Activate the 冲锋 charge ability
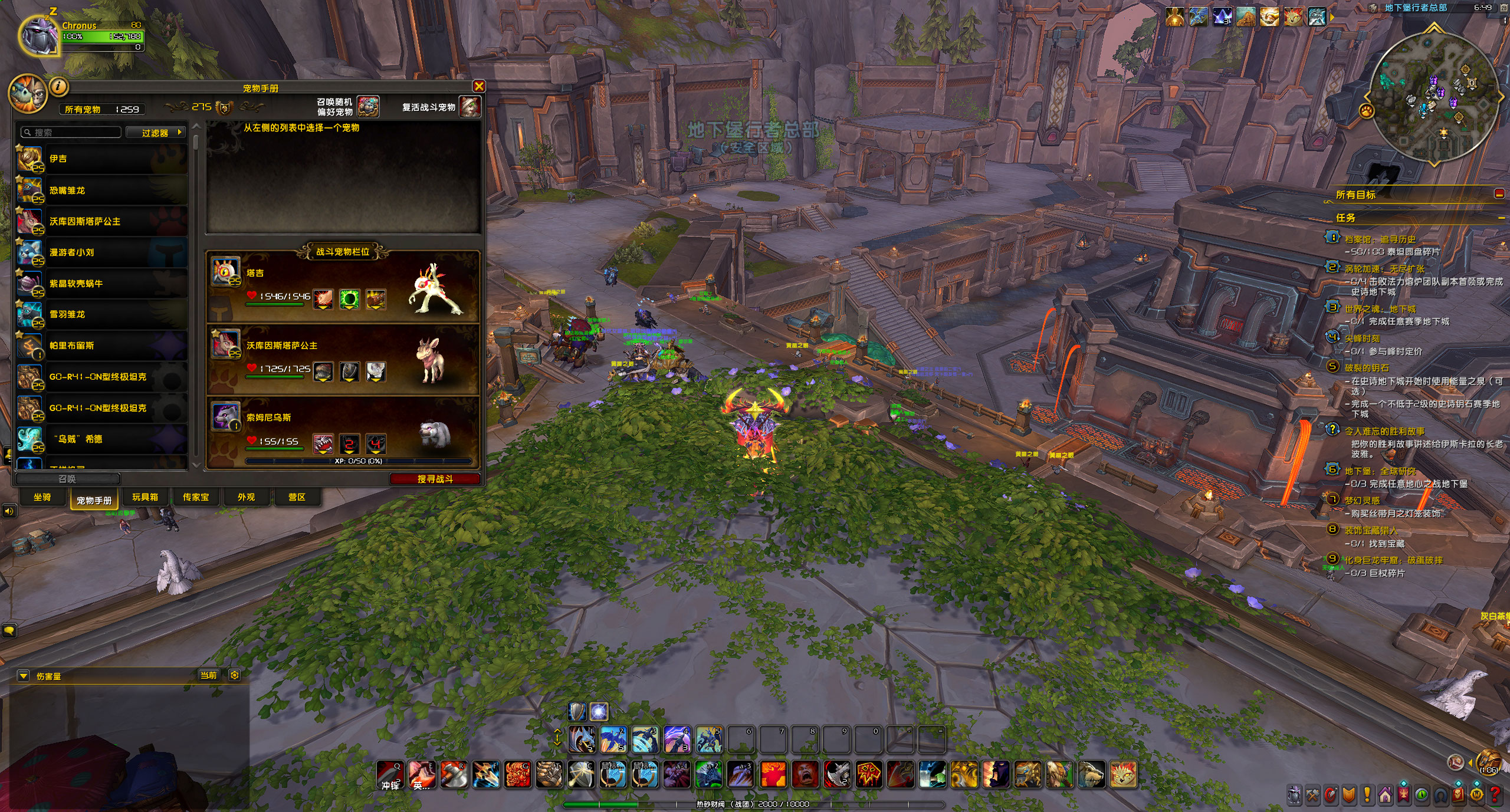This screenshot has width=1510, height=812. click(x=390, y=774)
